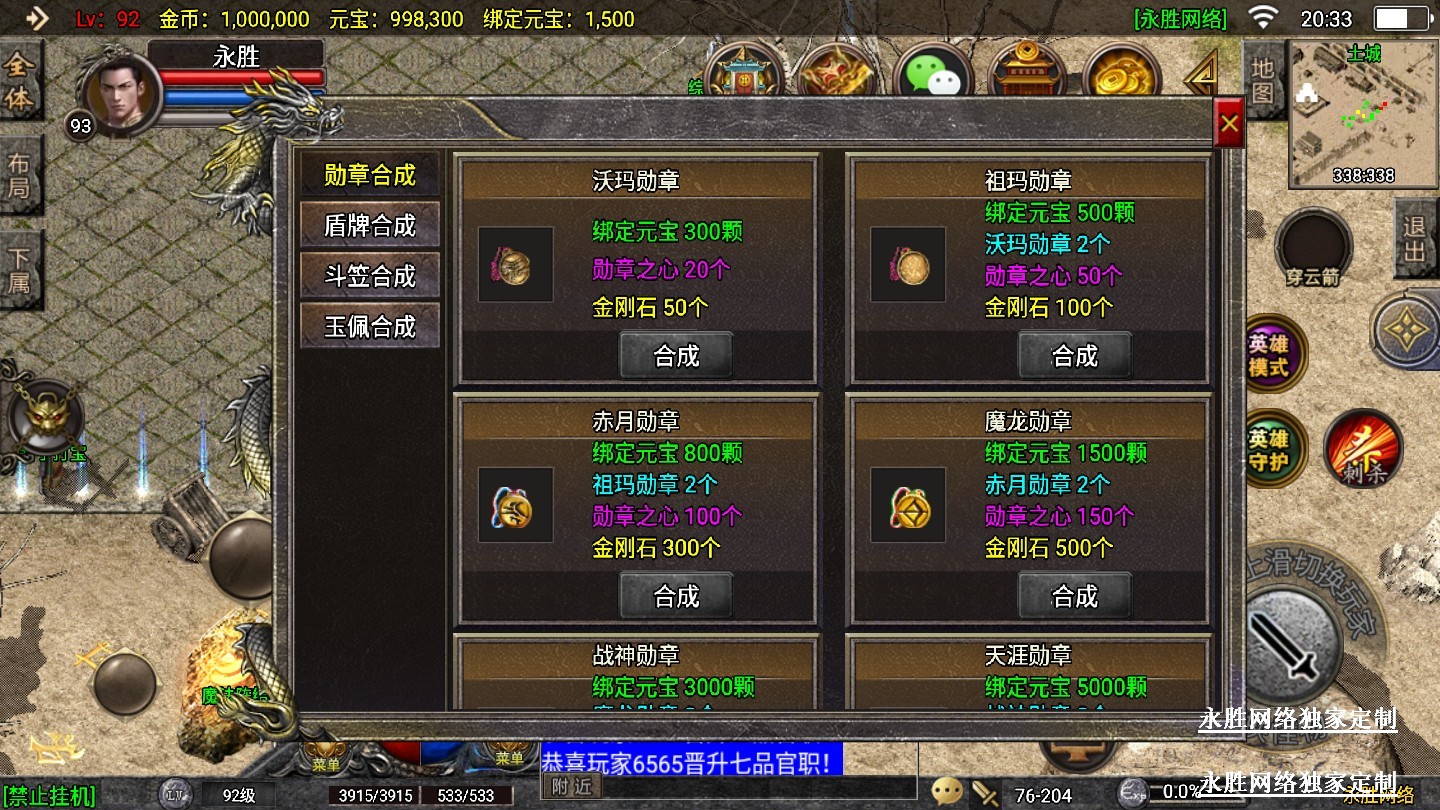This screenshot has height=810, width=1440.
Task: Toggle 英雄模式 hero mode
Action: click(x=1269, y=355)
